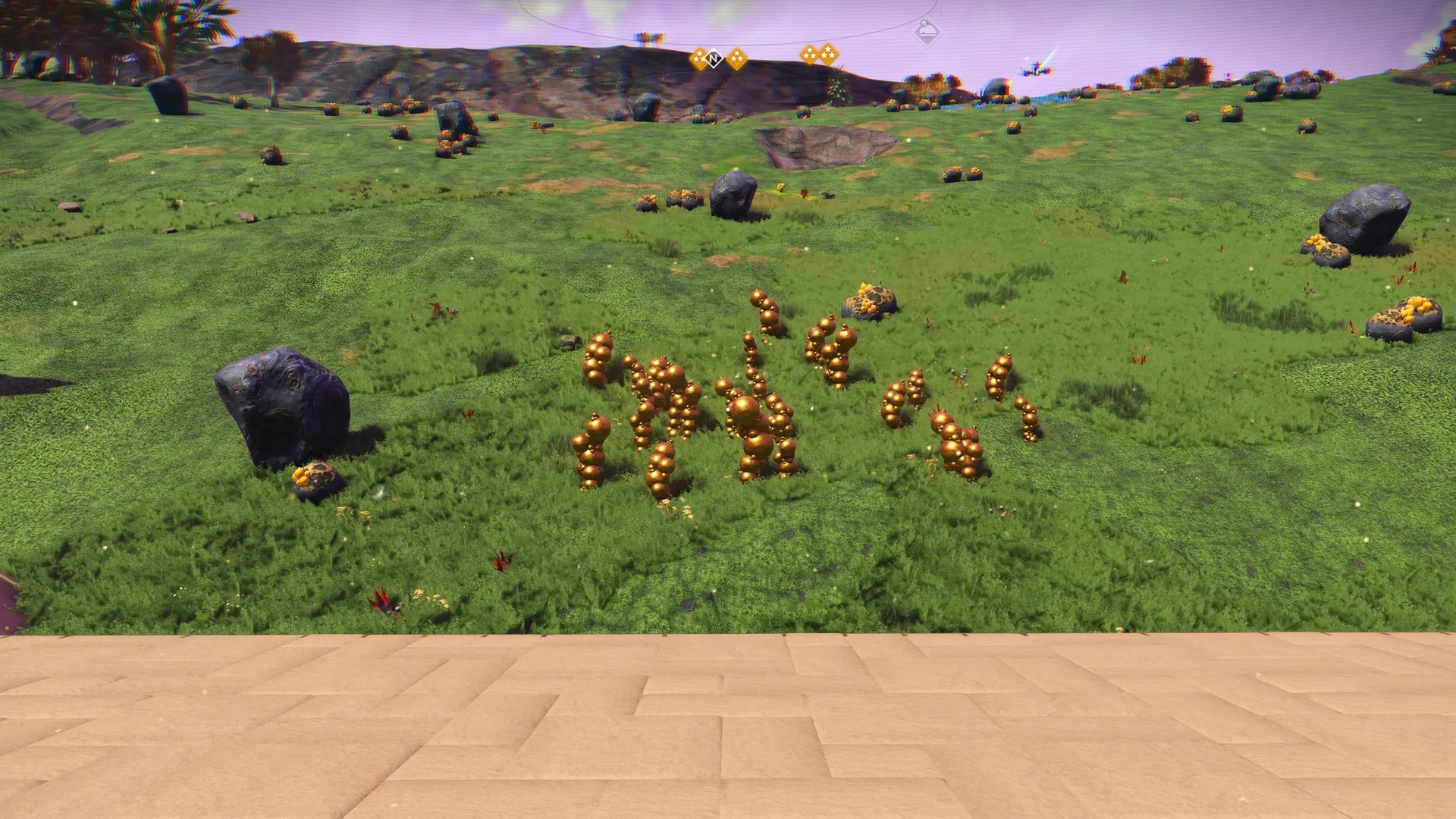Click the North compass marker

[714, 58]
